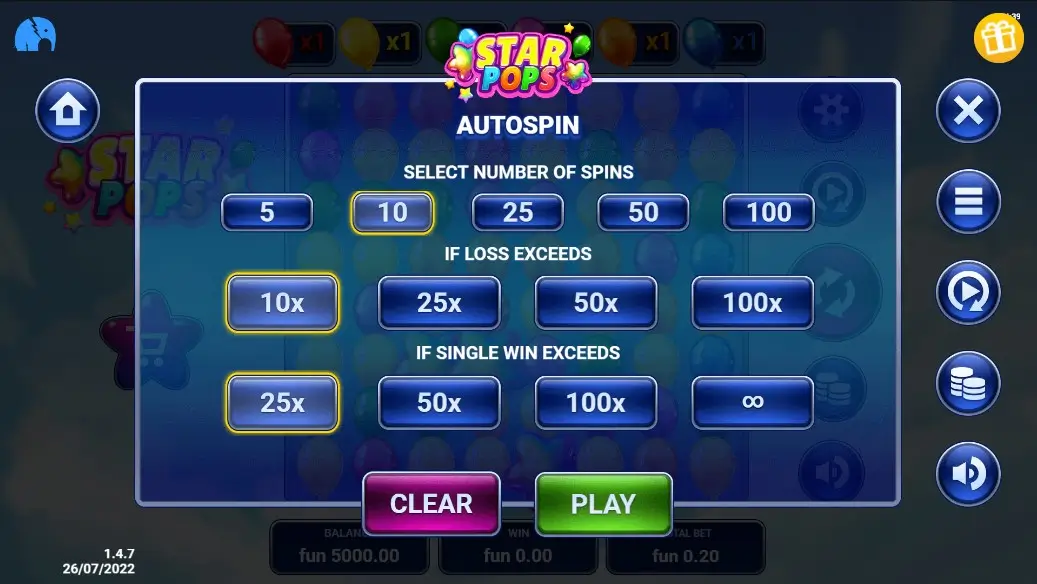The width and height of the screenshot is (1037, 584).
Task: Open the hamburger menu
Action: click(968, 201)
